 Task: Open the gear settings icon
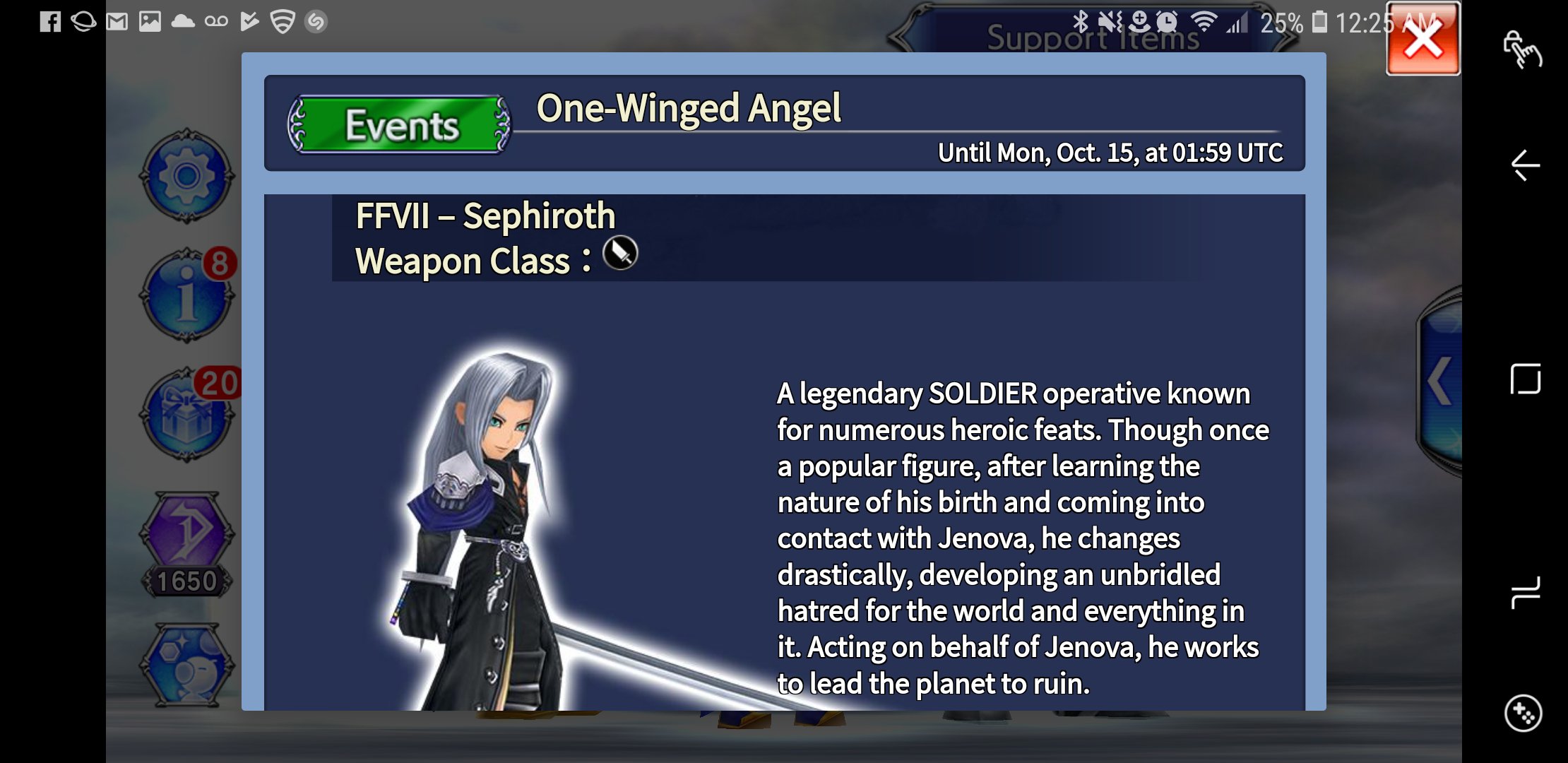pyautogui.click(x=186, y=176)
